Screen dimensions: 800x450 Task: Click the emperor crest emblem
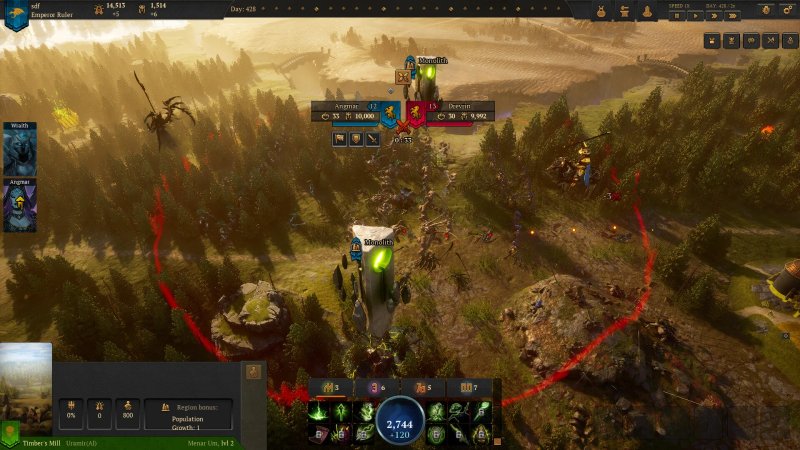pos(14,15)
